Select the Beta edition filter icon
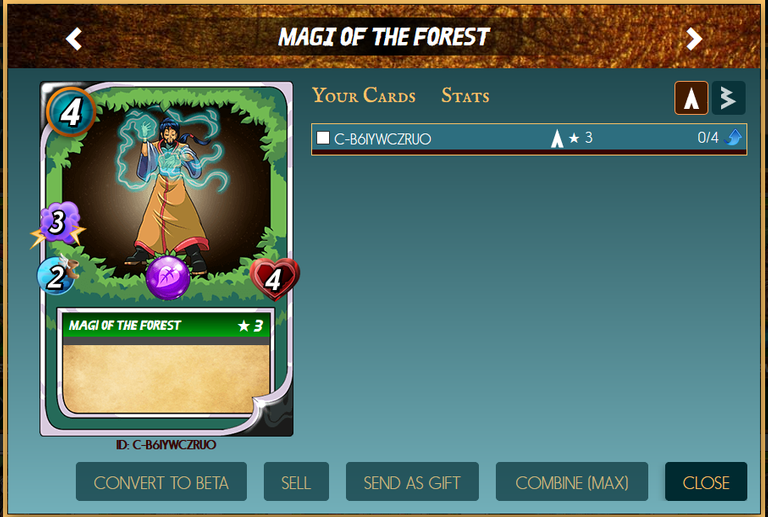 tap(728, 98)
